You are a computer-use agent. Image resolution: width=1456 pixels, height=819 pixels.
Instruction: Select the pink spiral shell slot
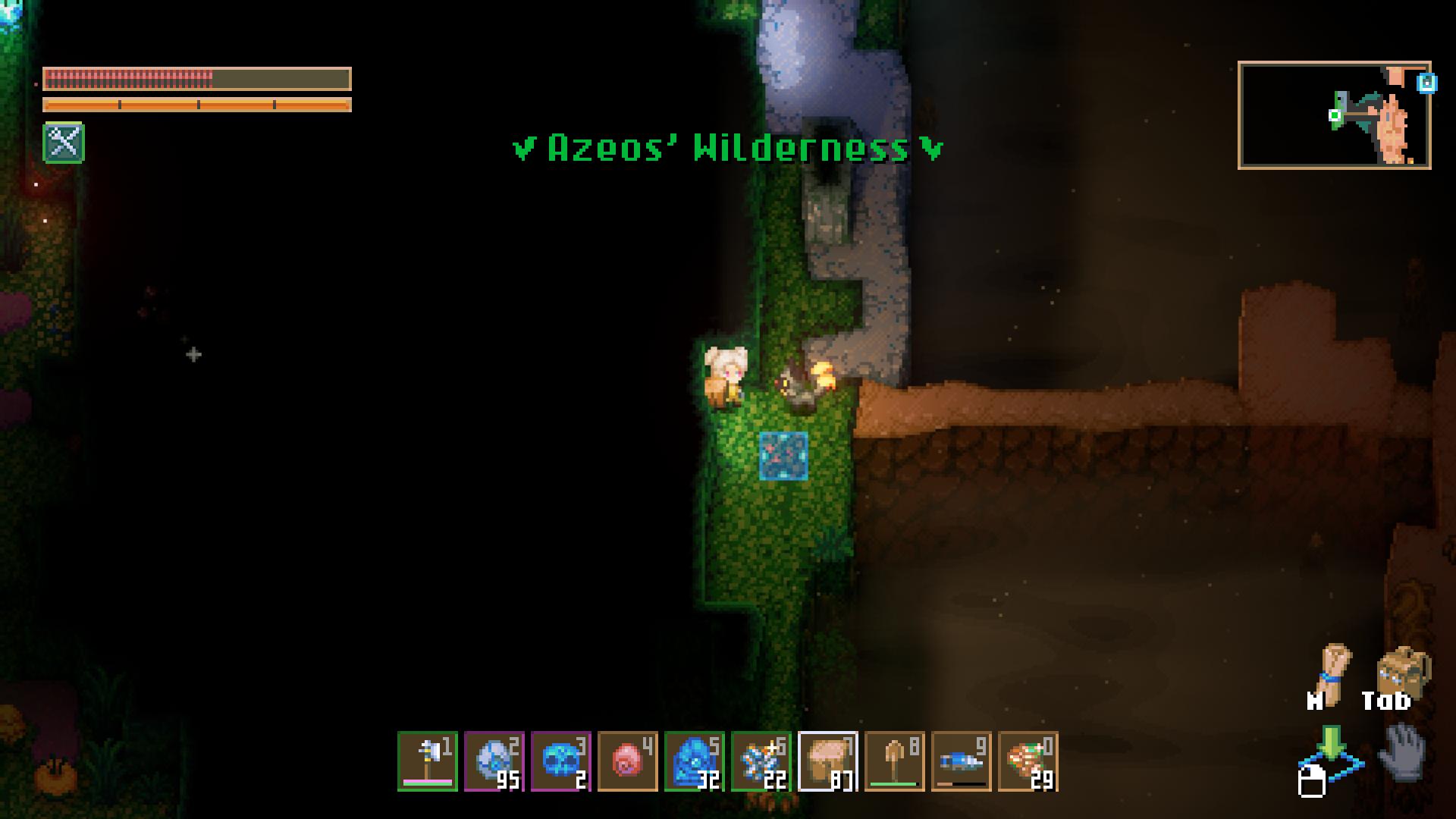point(628,761)
